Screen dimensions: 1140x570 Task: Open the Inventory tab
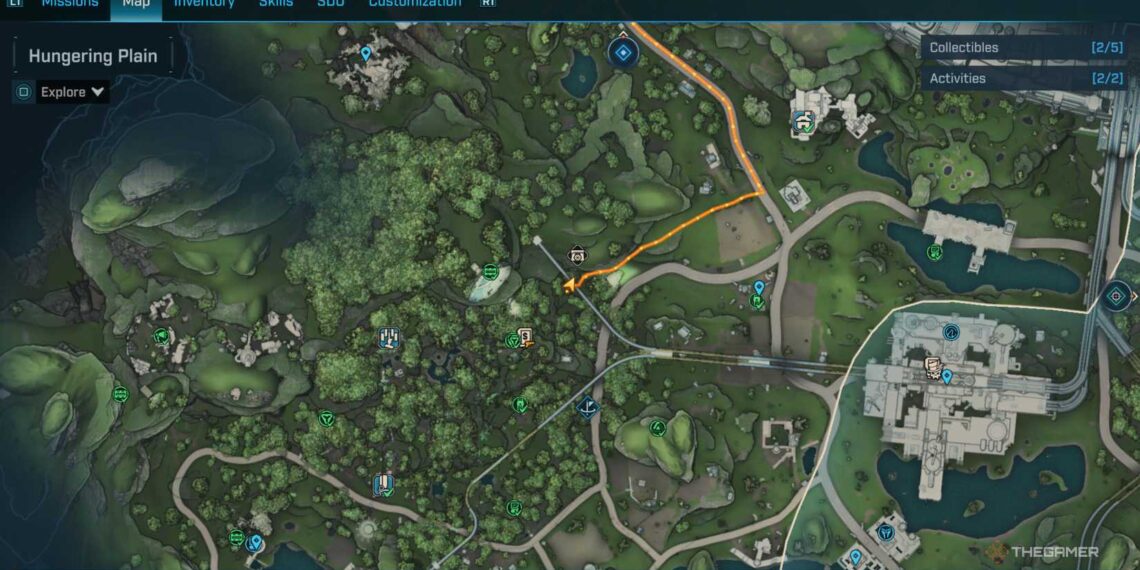pos(204,4)
